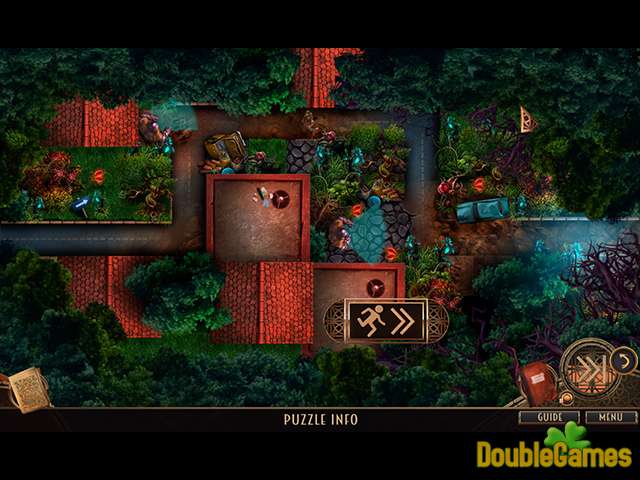Open the red backpack icon

pos(536,383)
